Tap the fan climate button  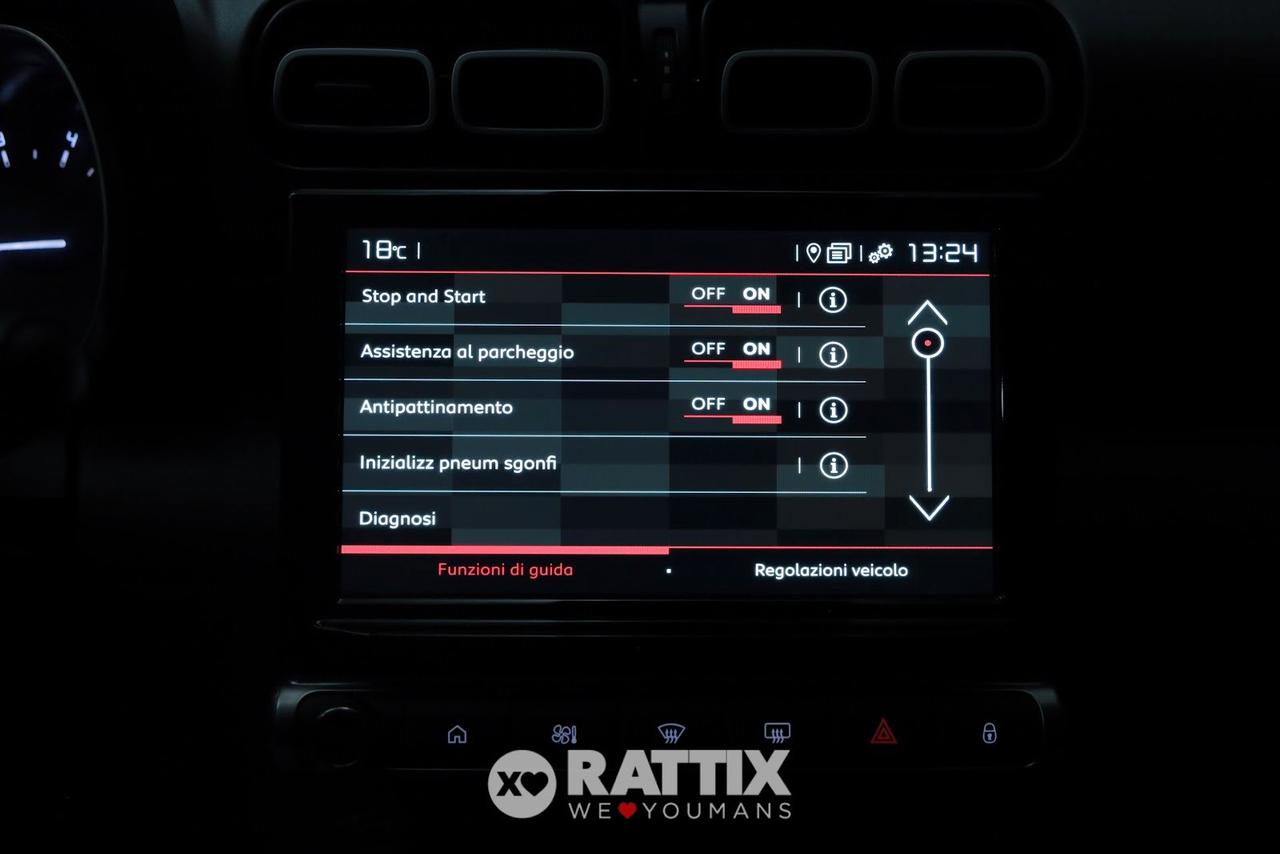564,734
